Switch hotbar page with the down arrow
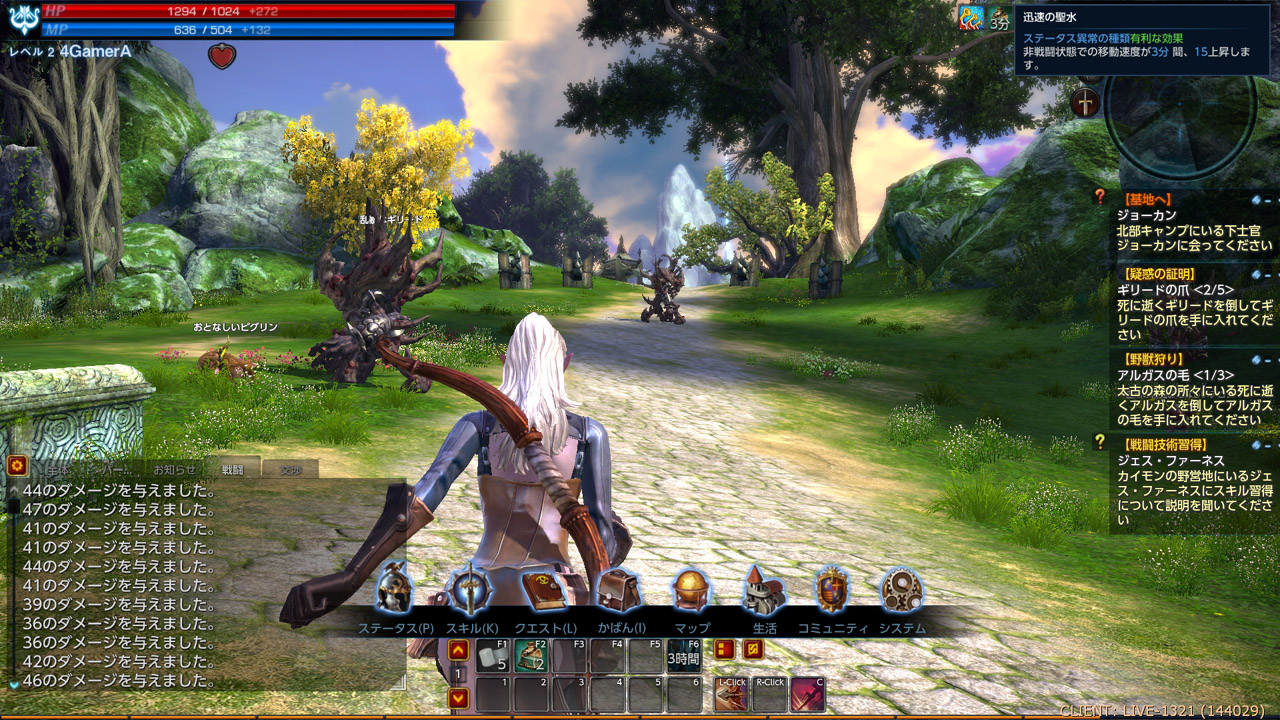Image resolution: width=1280 pixels, height=720 pixels. (458, 697)
